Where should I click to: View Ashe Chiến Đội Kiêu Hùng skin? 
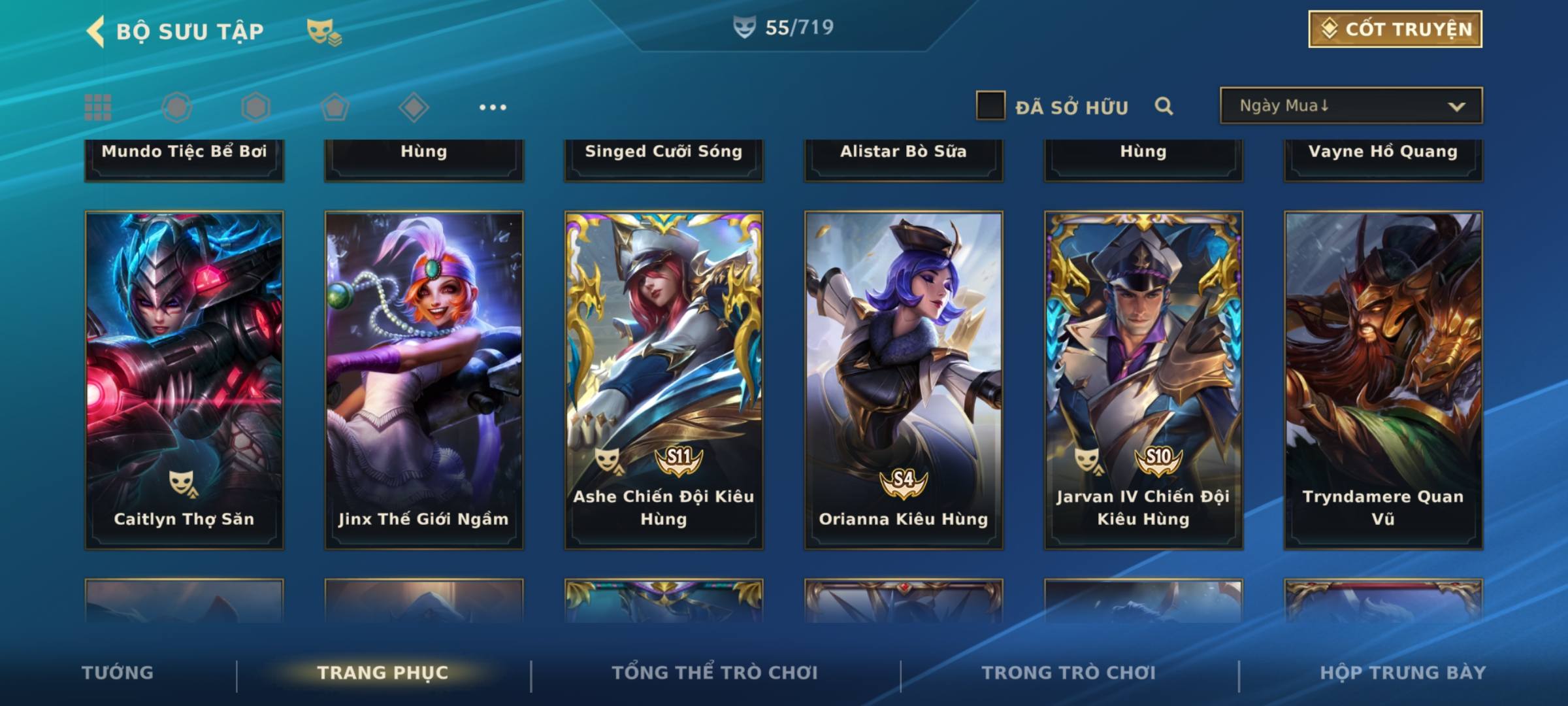[x=664, y=379]
